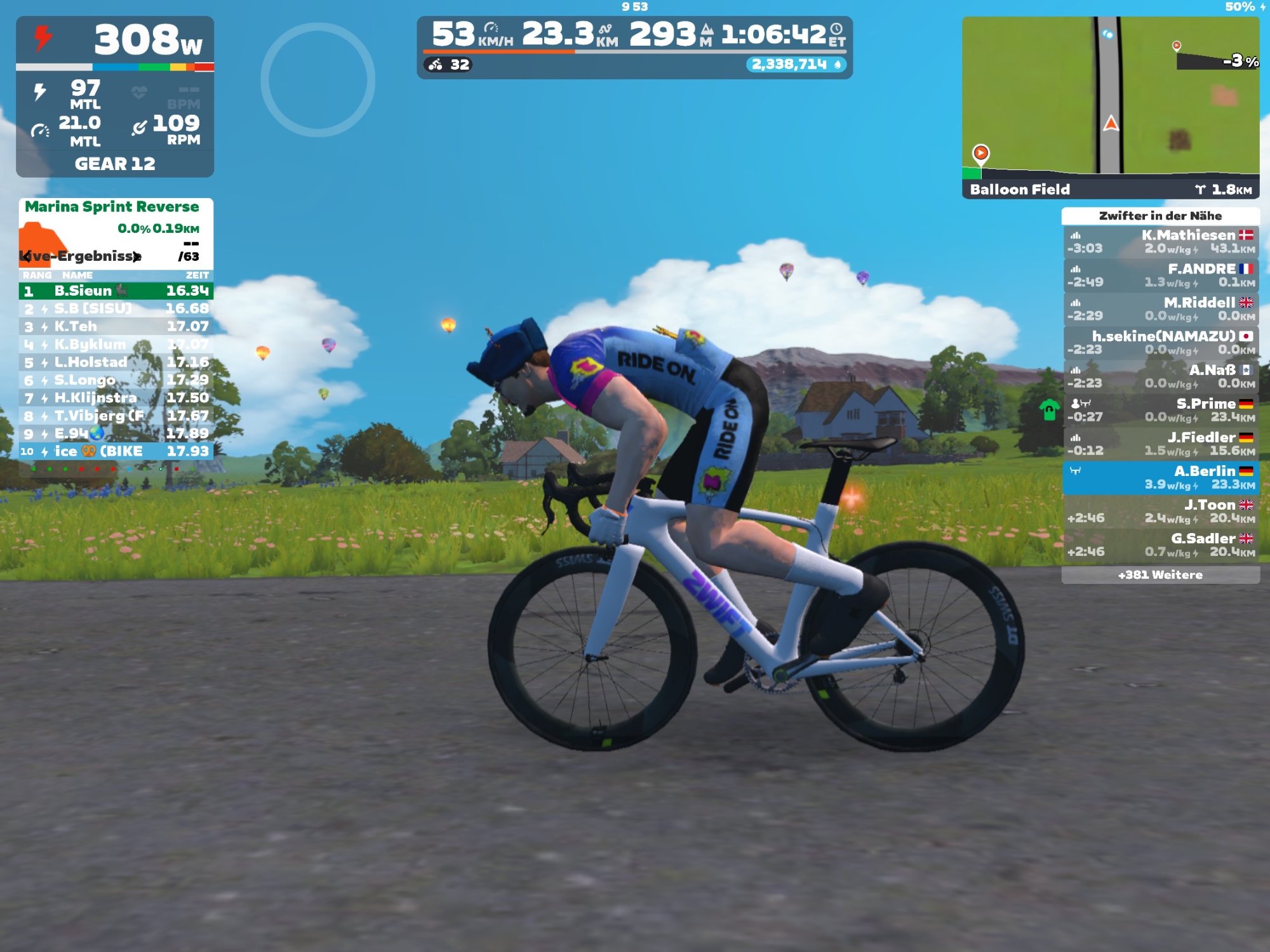Viewport: 1270px width, 952px height.
Task: Select leader B.Sieun in sprint results
Action: click(x=116, y=291)
